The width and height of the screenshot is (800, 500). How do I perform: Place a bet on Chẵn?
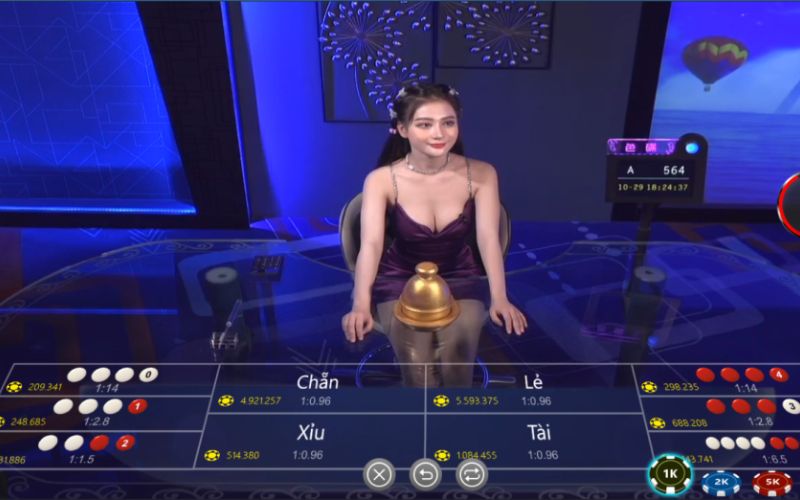click(317, 389)
